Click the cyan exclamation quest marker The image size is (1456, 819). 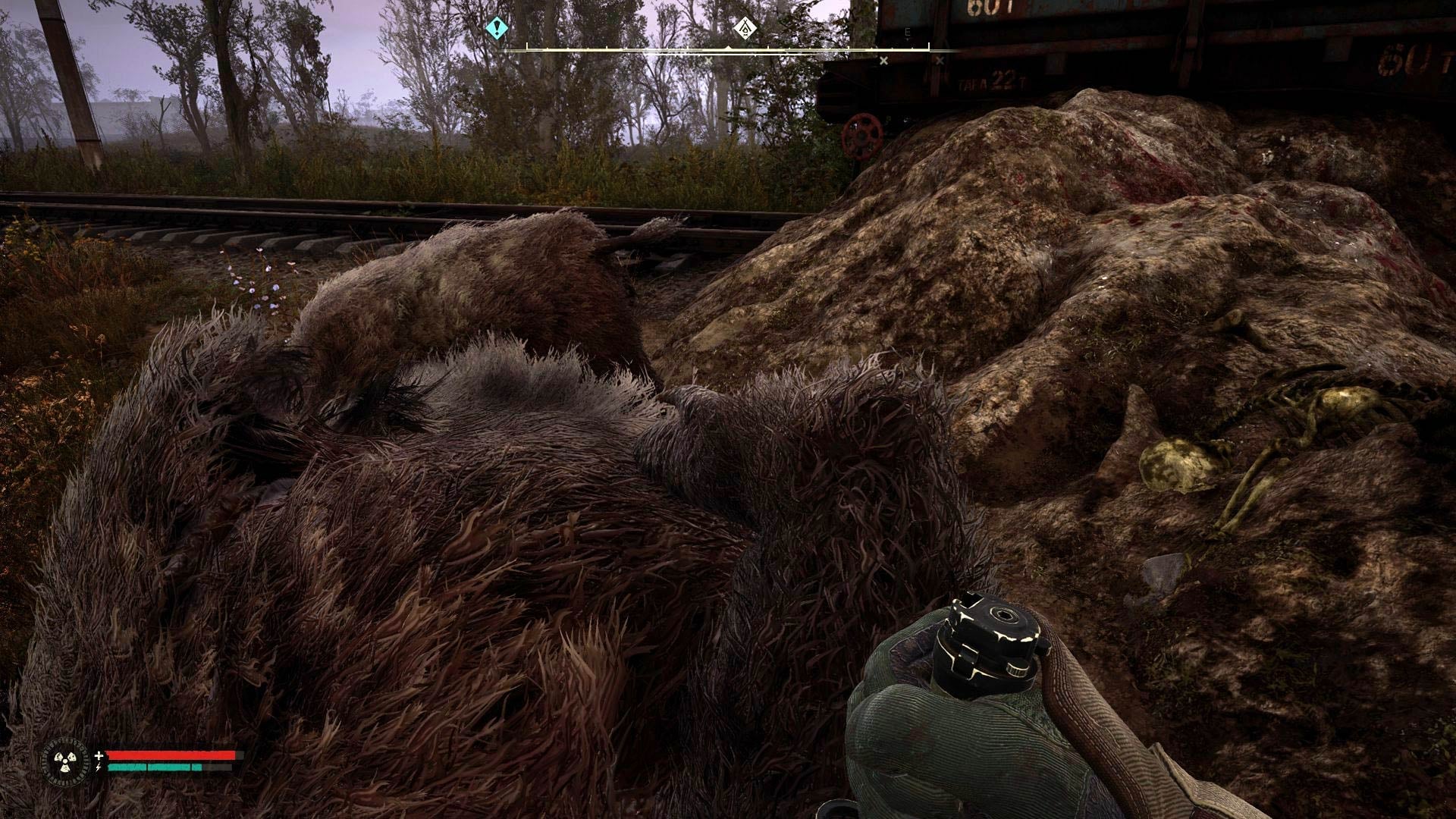(x=497, y=29)
